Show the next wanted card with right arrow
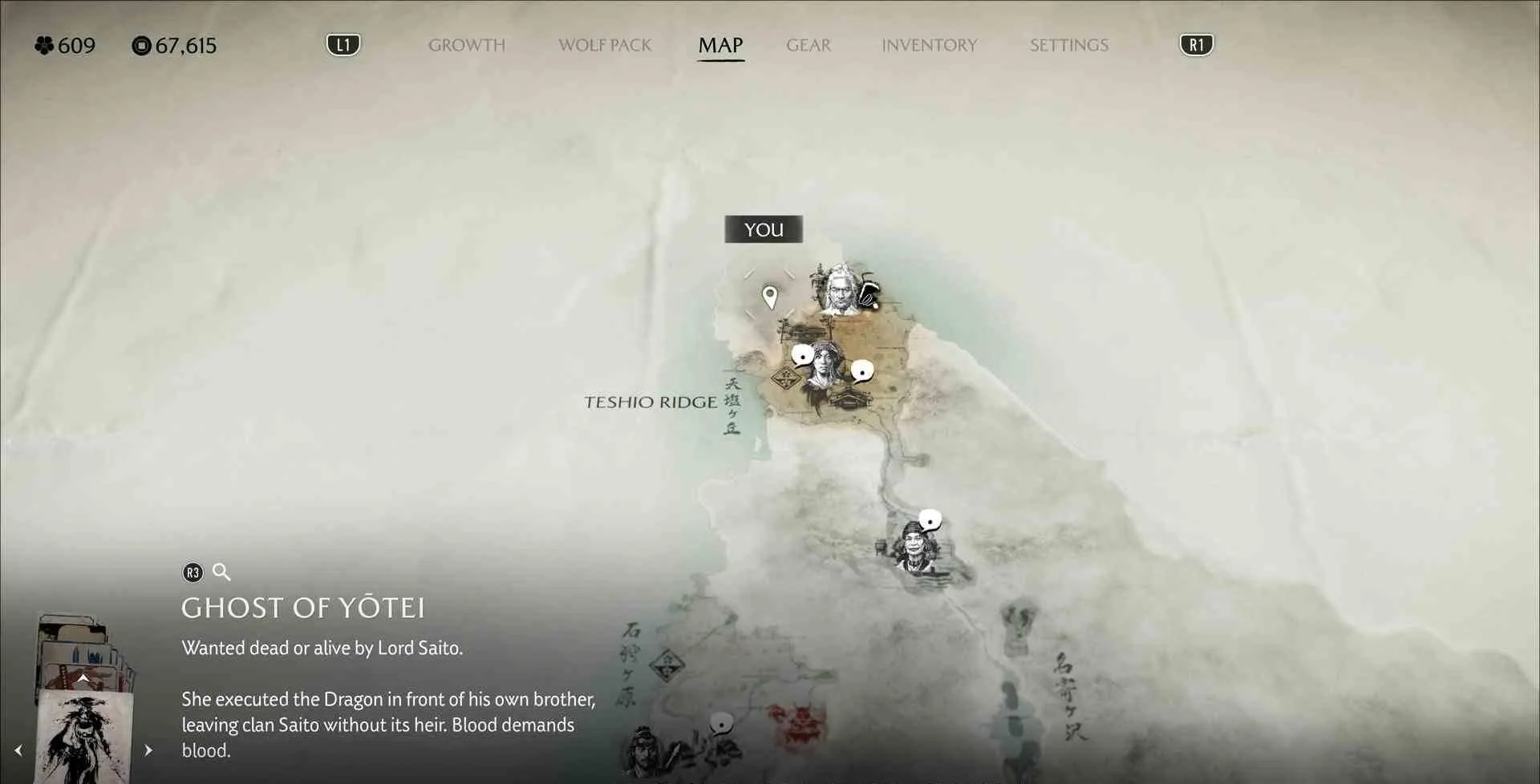Screen dimensions: 1540x784 point(148,750)
